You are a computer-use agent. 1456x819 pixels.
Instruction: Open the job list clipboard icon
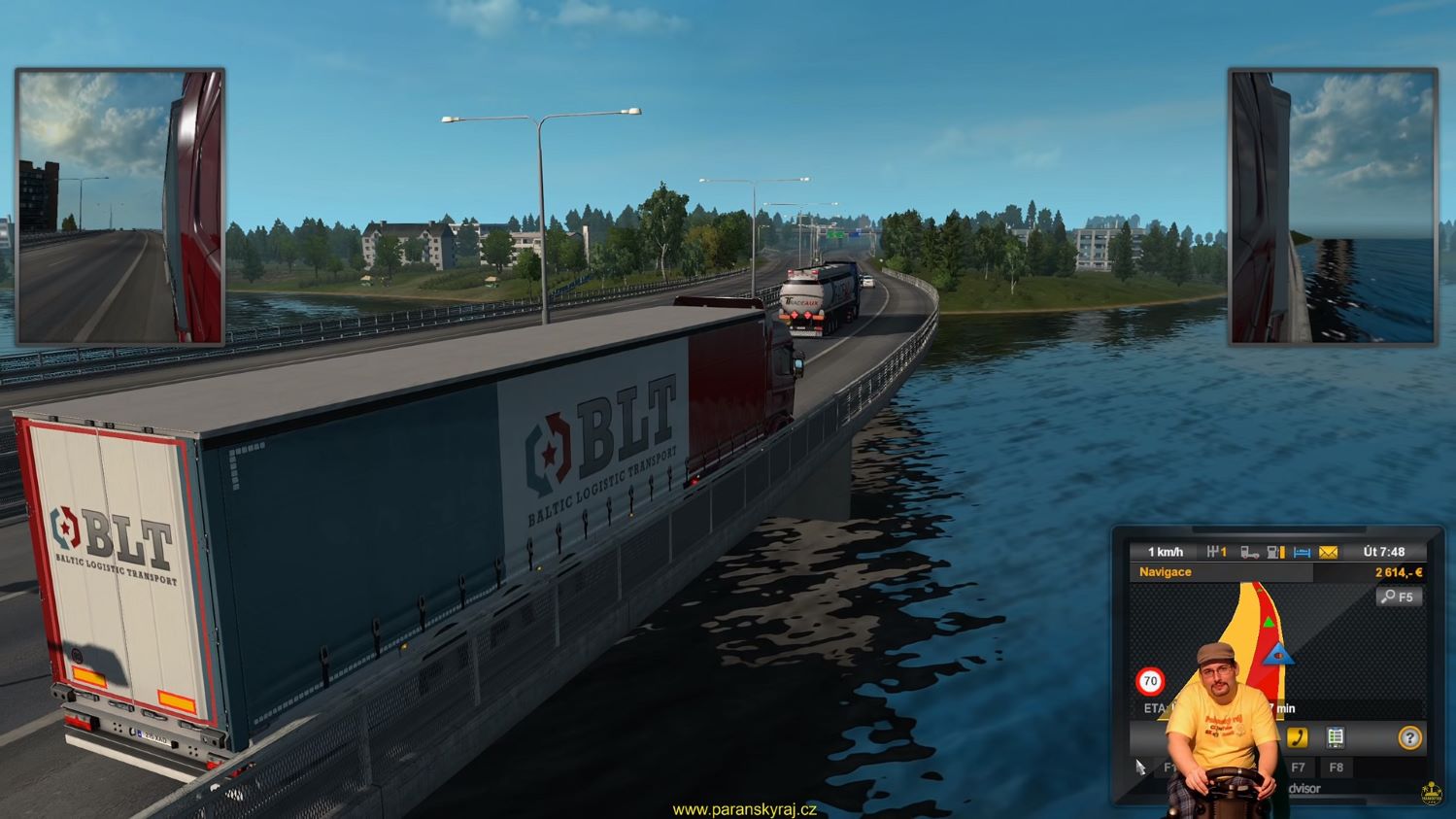(1336, 737)
